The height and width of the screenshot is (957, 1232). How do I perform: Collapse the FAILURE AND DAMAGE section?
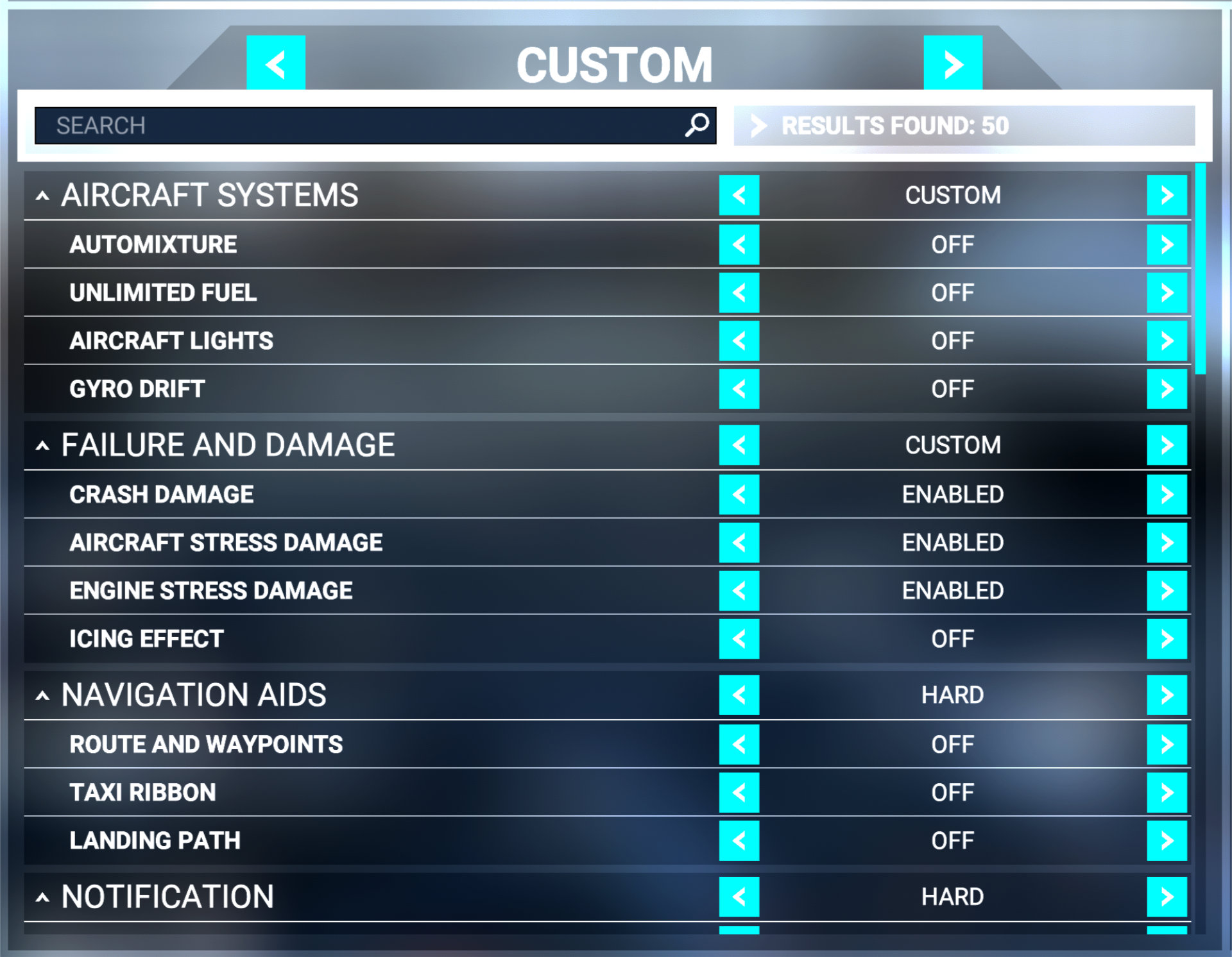coord(42,445)
